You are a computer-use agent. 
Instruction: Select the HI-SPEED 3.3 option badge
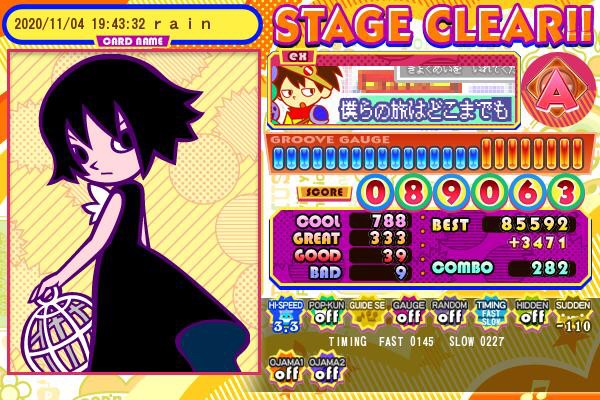(285, 318)
